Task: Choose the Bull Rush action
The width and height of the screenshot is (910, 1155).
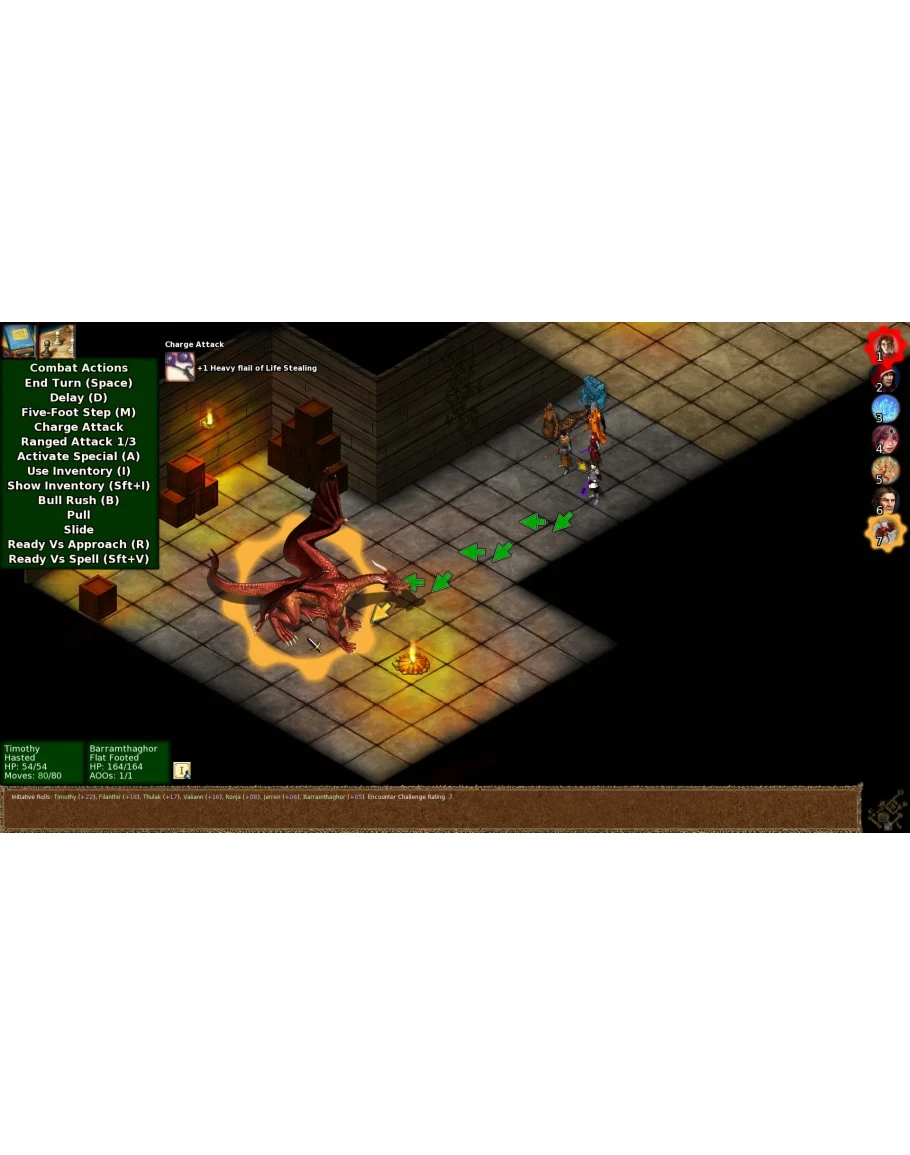Action: pos(79,500)
